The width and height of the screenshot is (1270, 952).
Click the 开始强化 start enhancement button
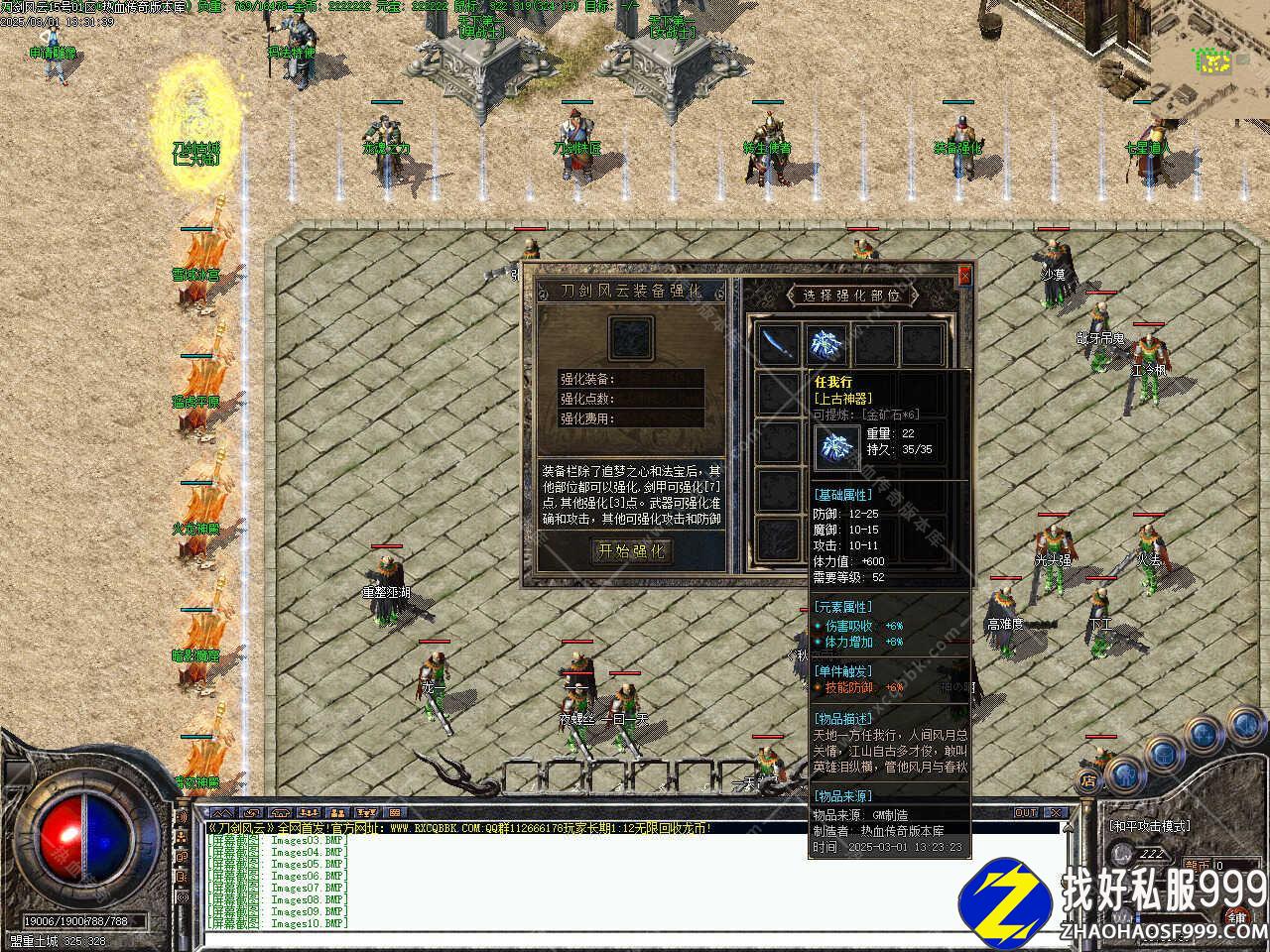click(x=631, y=550)
